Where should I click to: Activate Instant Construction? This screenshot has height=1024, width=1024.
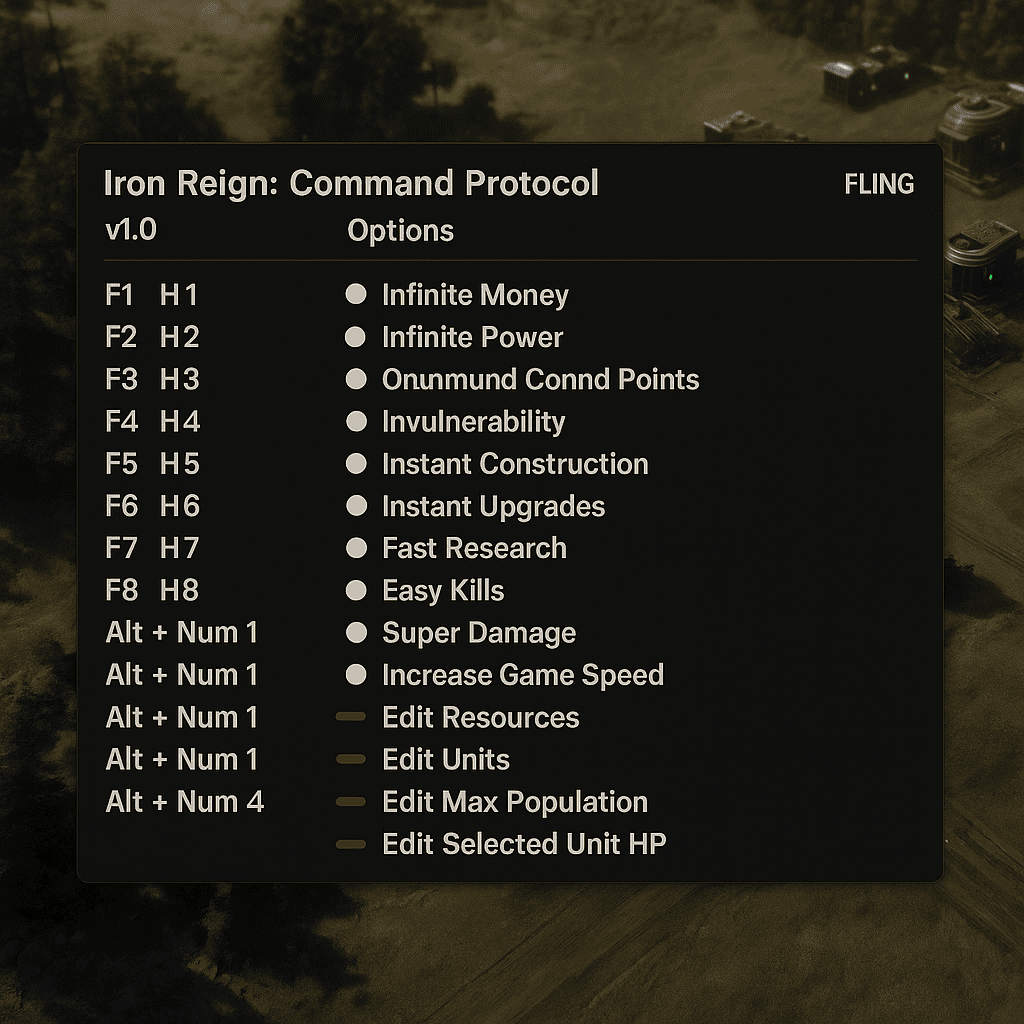[356, 464]
